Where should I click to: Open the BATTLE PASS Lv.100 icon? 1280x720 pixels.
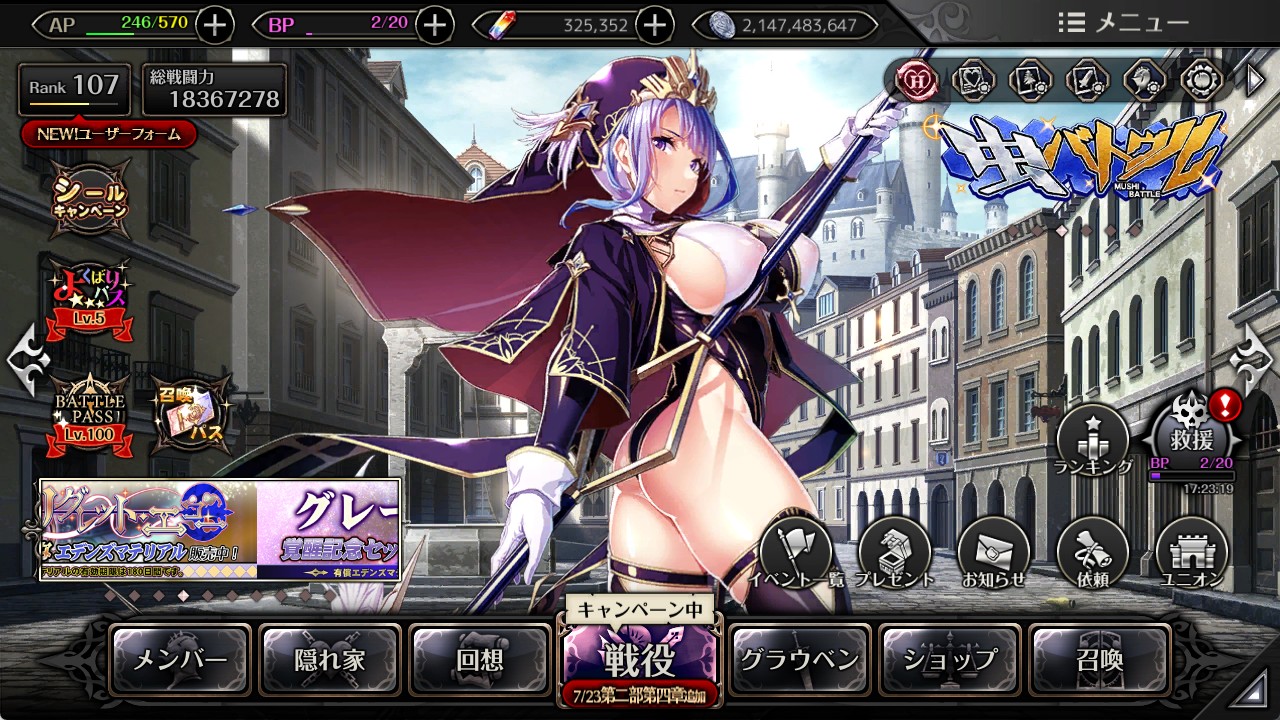click(x=92, y=413)
